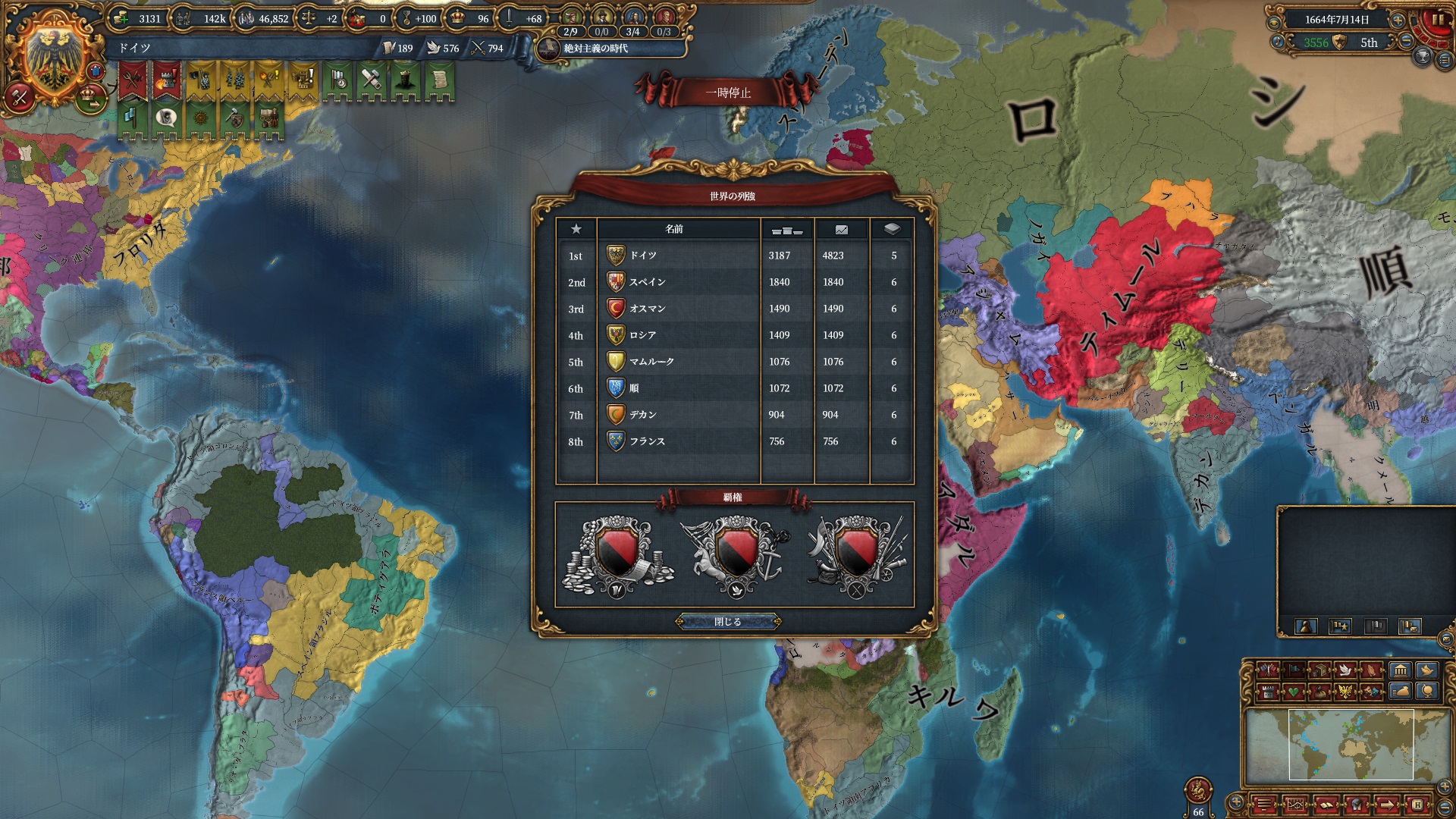Increase game speed with the plus button

[x=1398, y=20]
